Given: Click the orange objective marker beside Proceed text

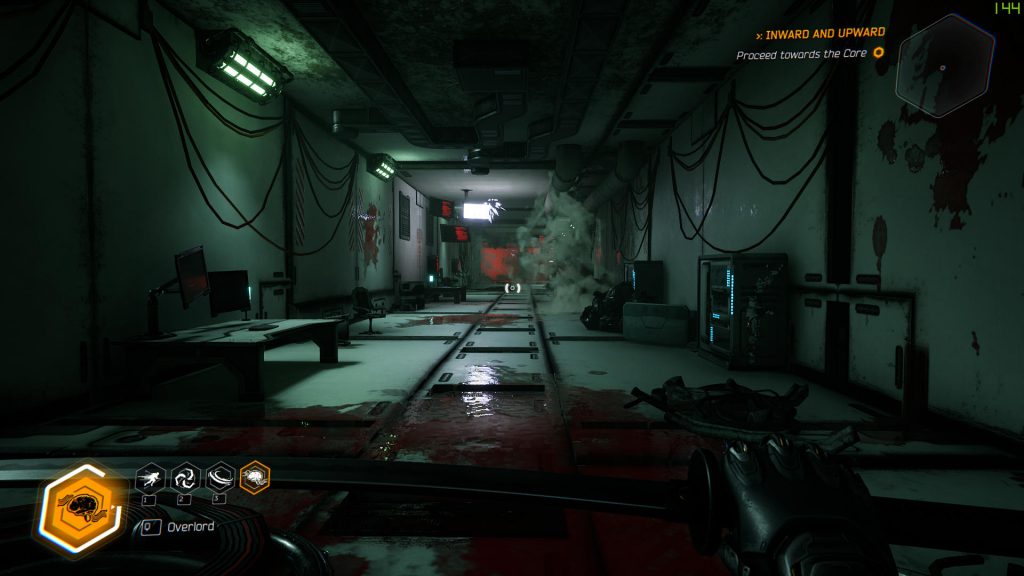Looking at the screenshot, I should pos(879,53).
